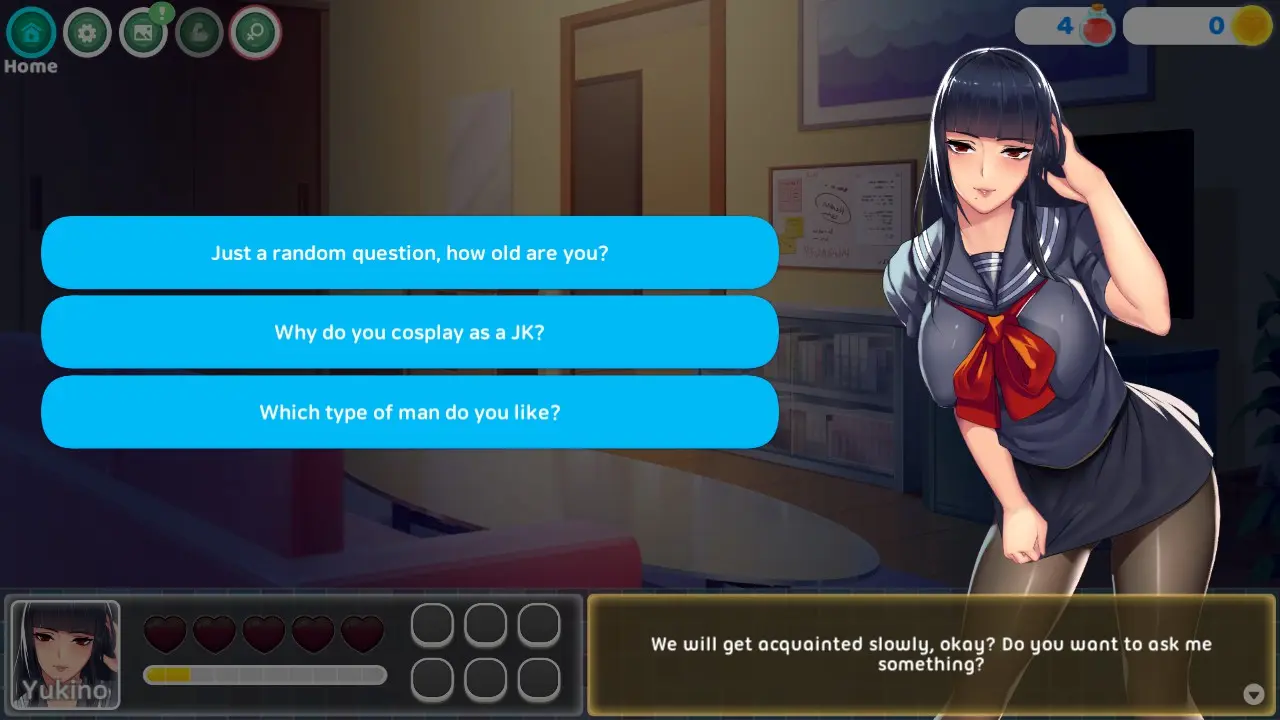Select "Which type of man do you like?"
1280x720 pixels.
coord(409,412)
